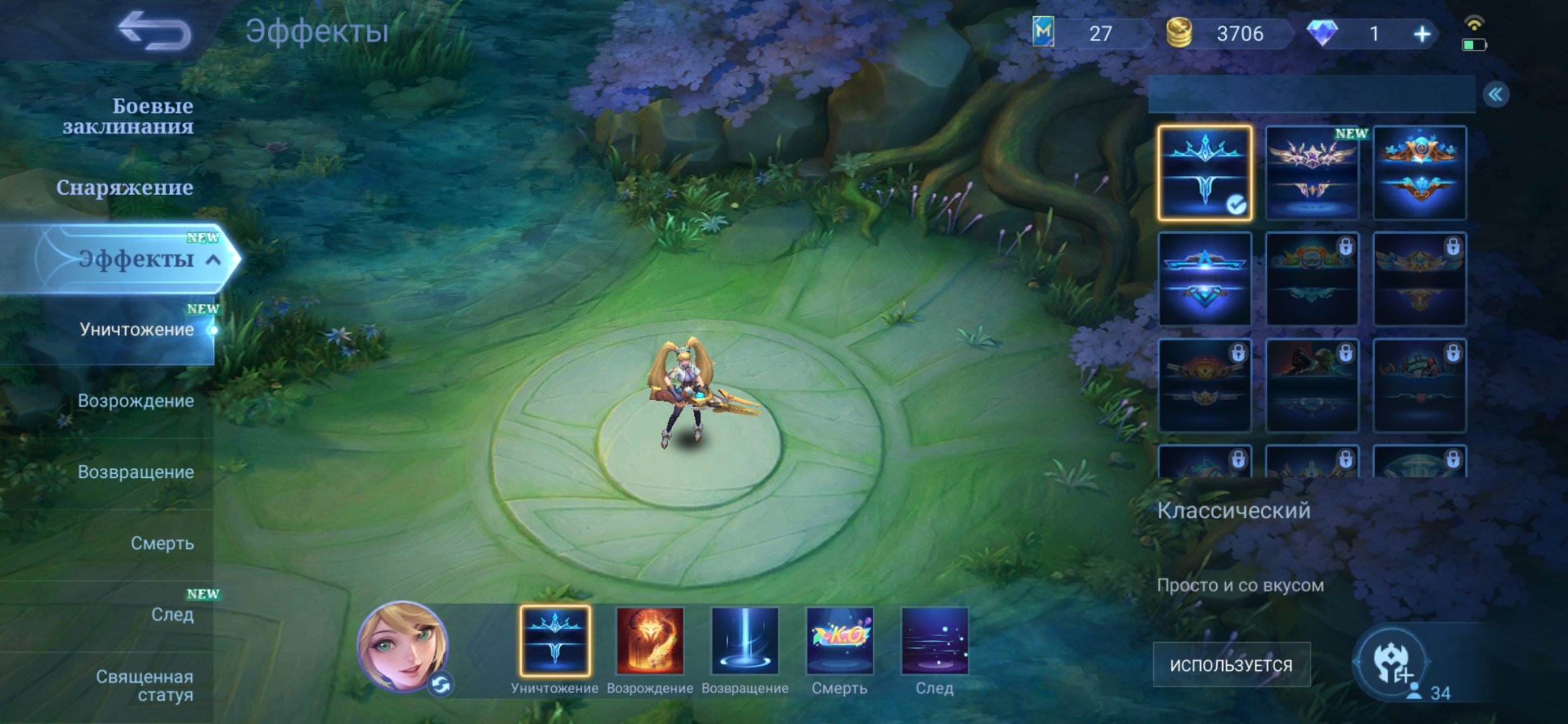Select the Уничтожение effect category

[136, 330]
